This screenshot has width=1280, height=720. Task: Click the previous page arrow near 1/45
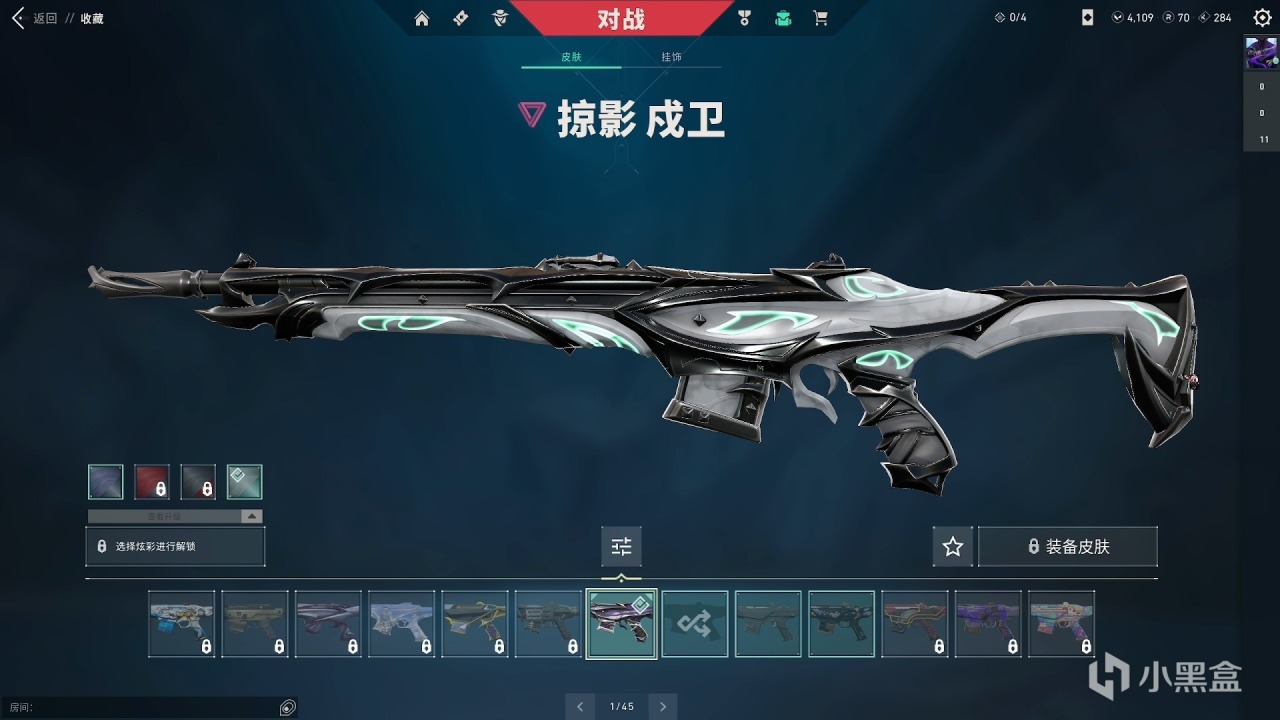click(580, 706)
